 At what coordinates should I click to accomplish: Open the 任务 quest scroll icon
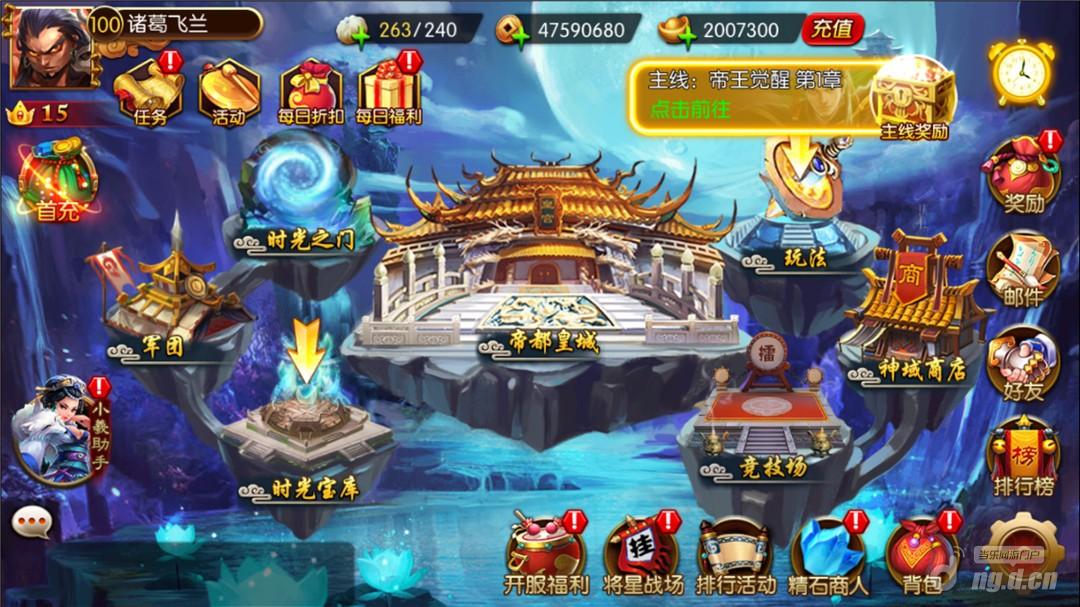[x=146, y=92]
